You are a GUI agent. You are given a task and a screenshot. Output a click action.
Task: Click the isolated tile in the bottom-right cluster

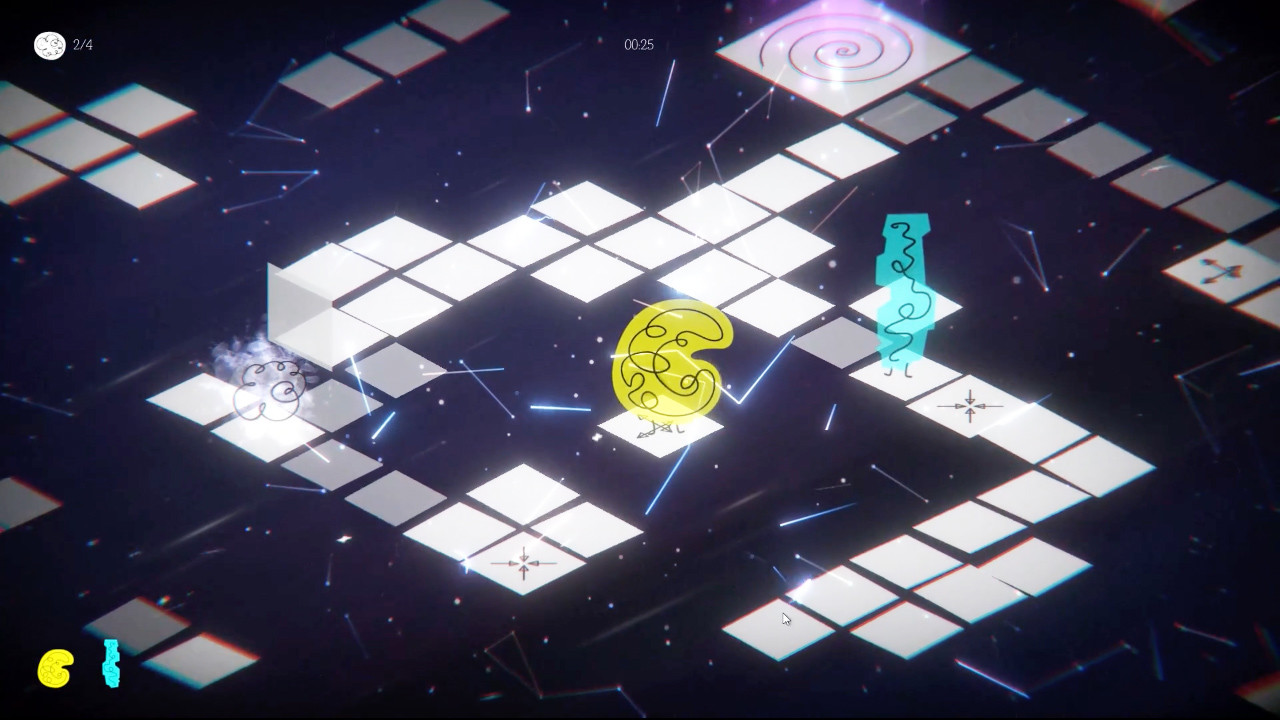(x=785, y=630)
